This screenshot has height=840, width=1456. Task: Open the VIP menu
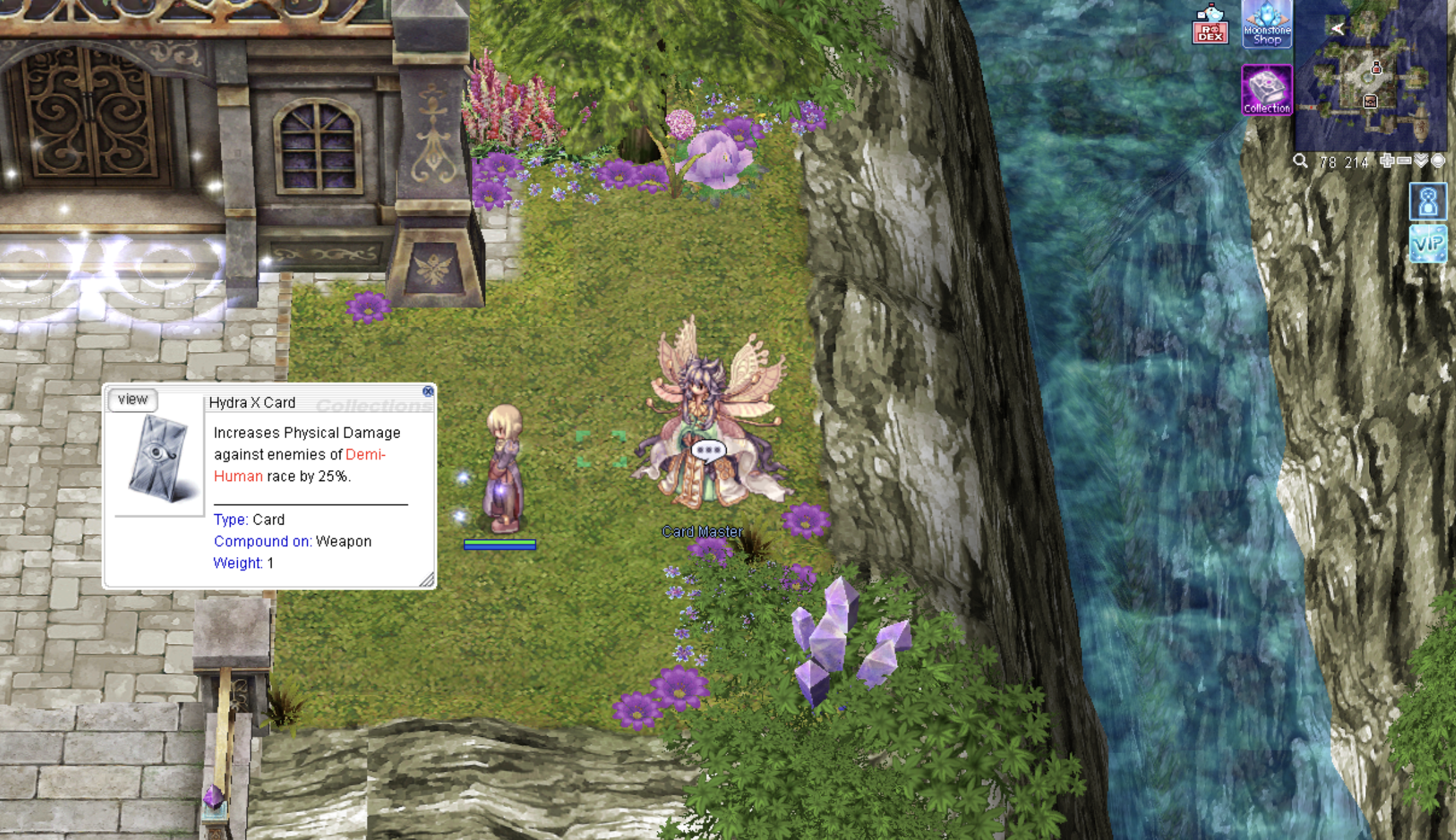1428,244
